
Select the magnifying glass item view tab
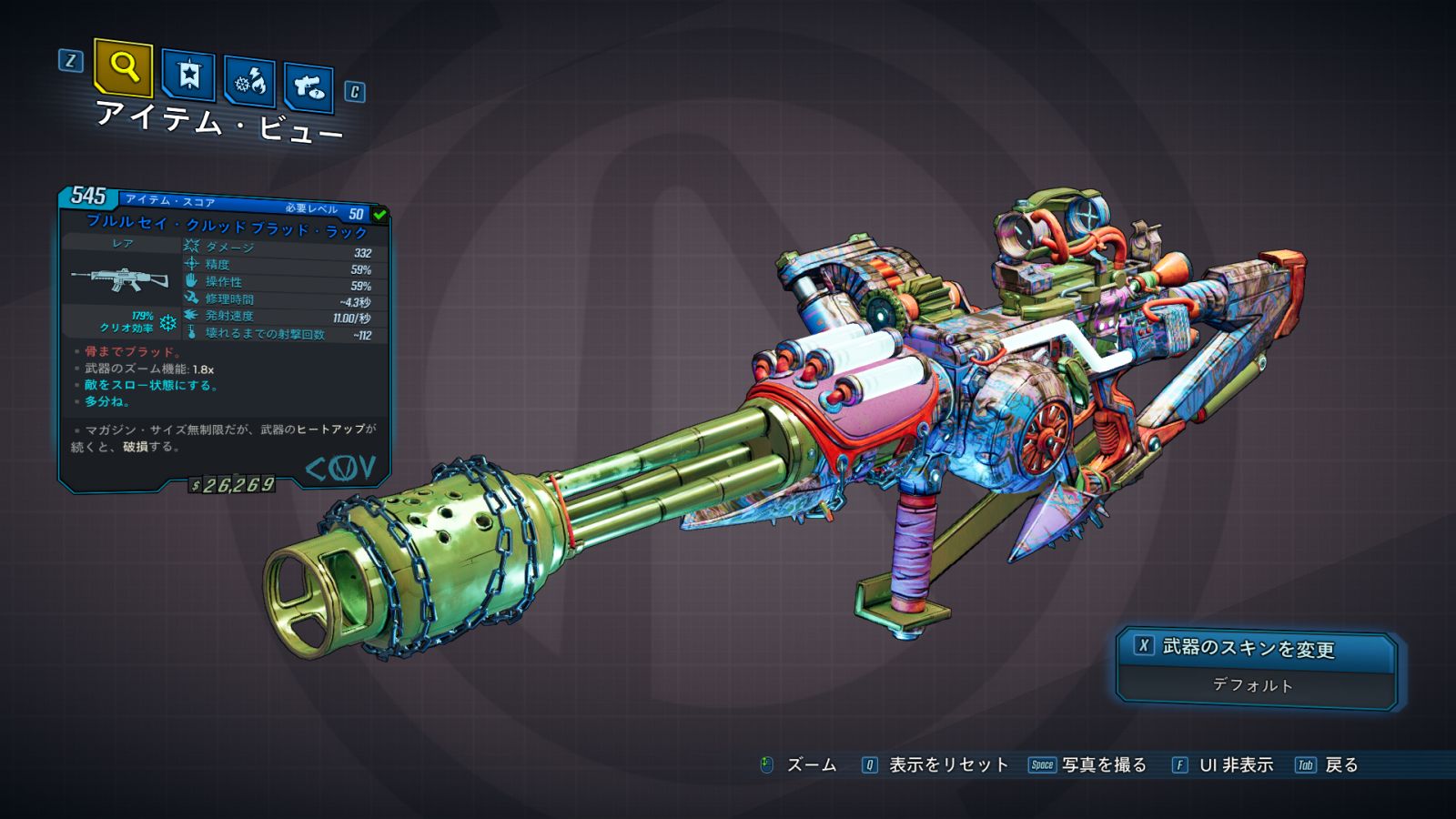pyautogui.click(x=123, y=67)
